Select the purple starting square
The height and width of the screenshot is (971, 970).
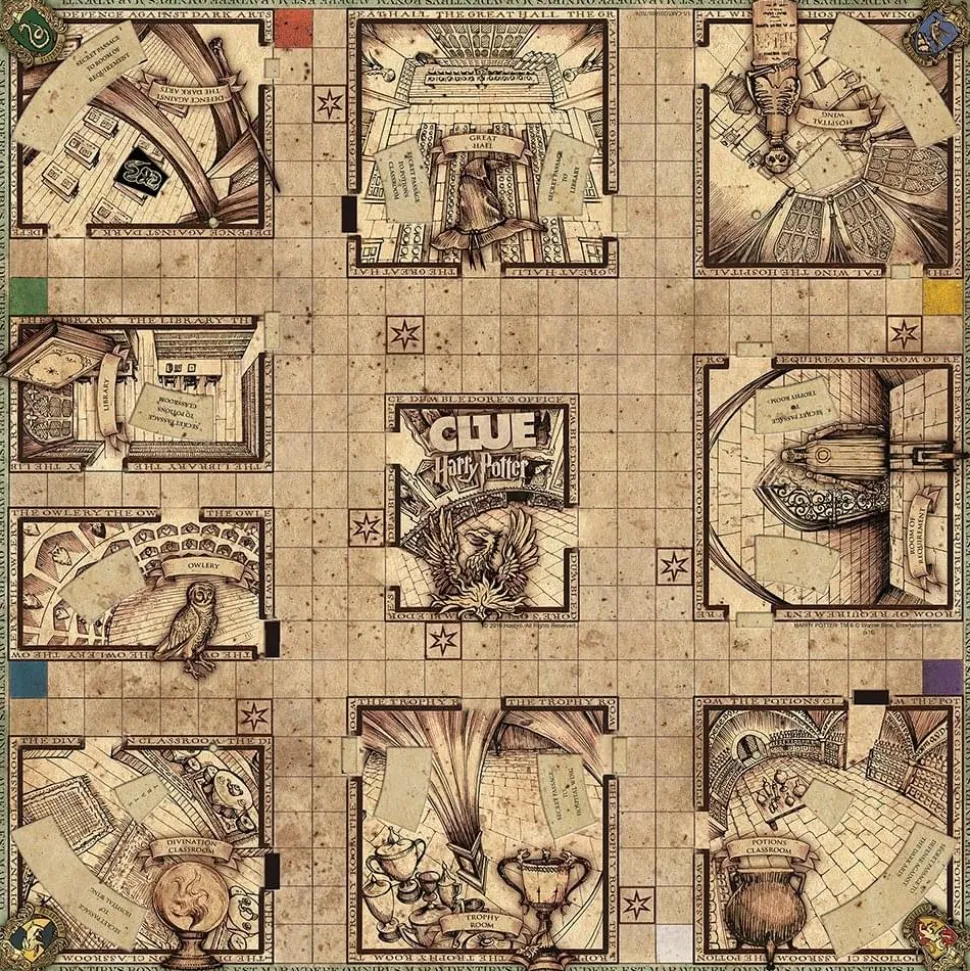point(942,677)
